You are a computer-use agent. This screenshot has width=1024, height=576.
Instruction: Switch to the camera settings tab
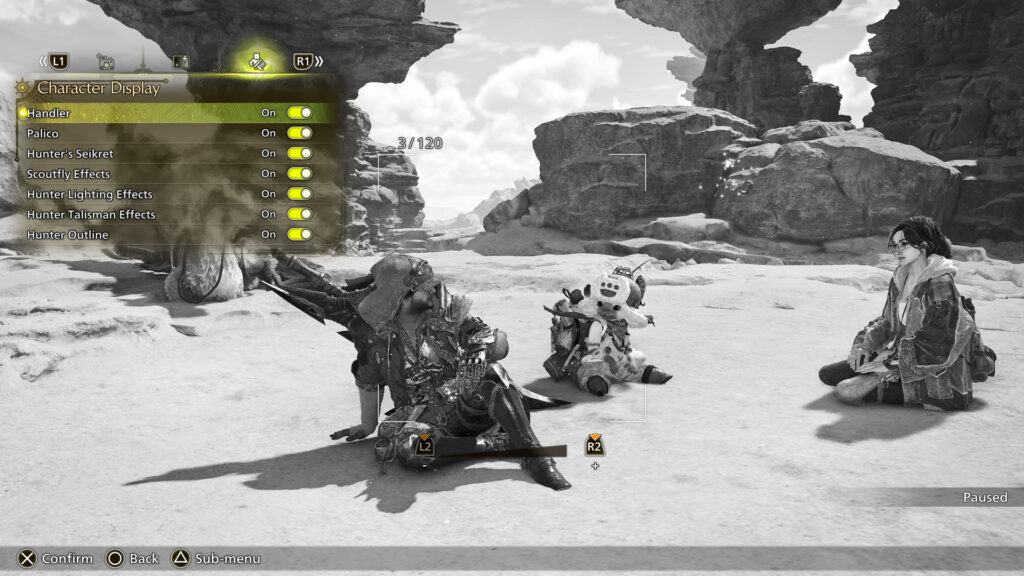click(105, 62)
